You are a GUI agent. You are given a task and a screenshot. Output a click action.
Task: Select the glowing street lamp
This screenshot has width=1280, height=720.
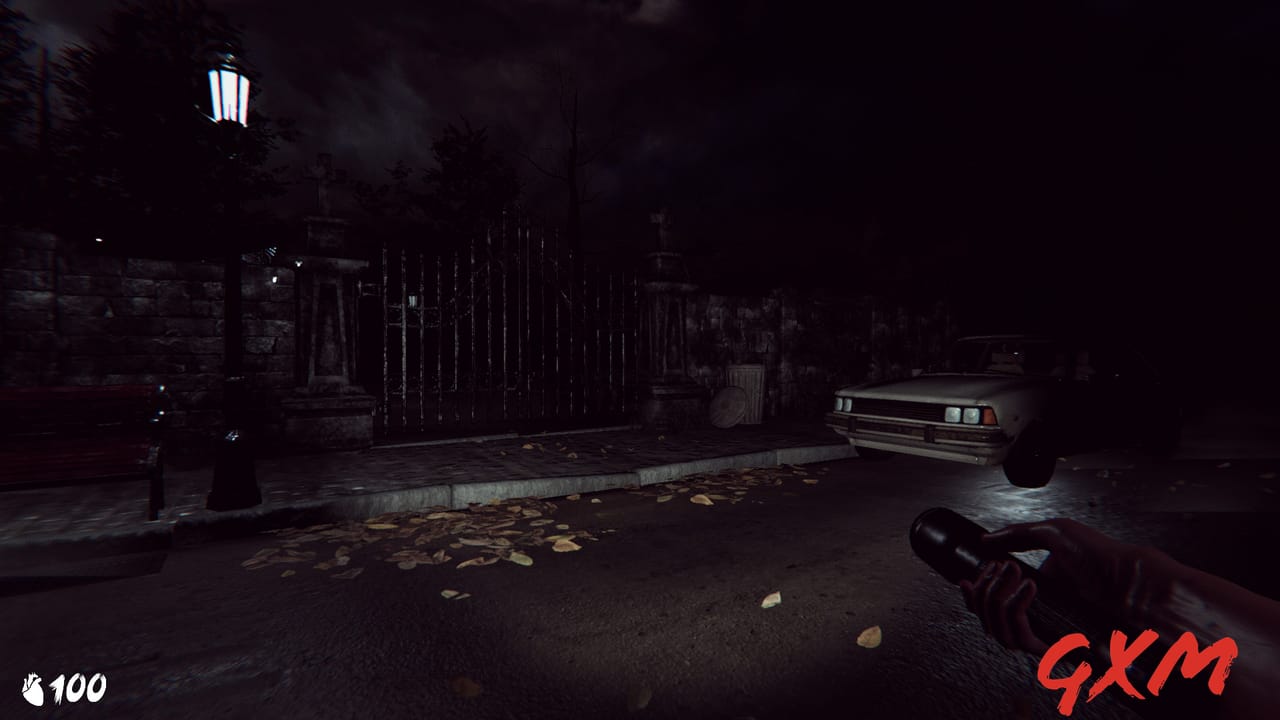tap(230, 95)
